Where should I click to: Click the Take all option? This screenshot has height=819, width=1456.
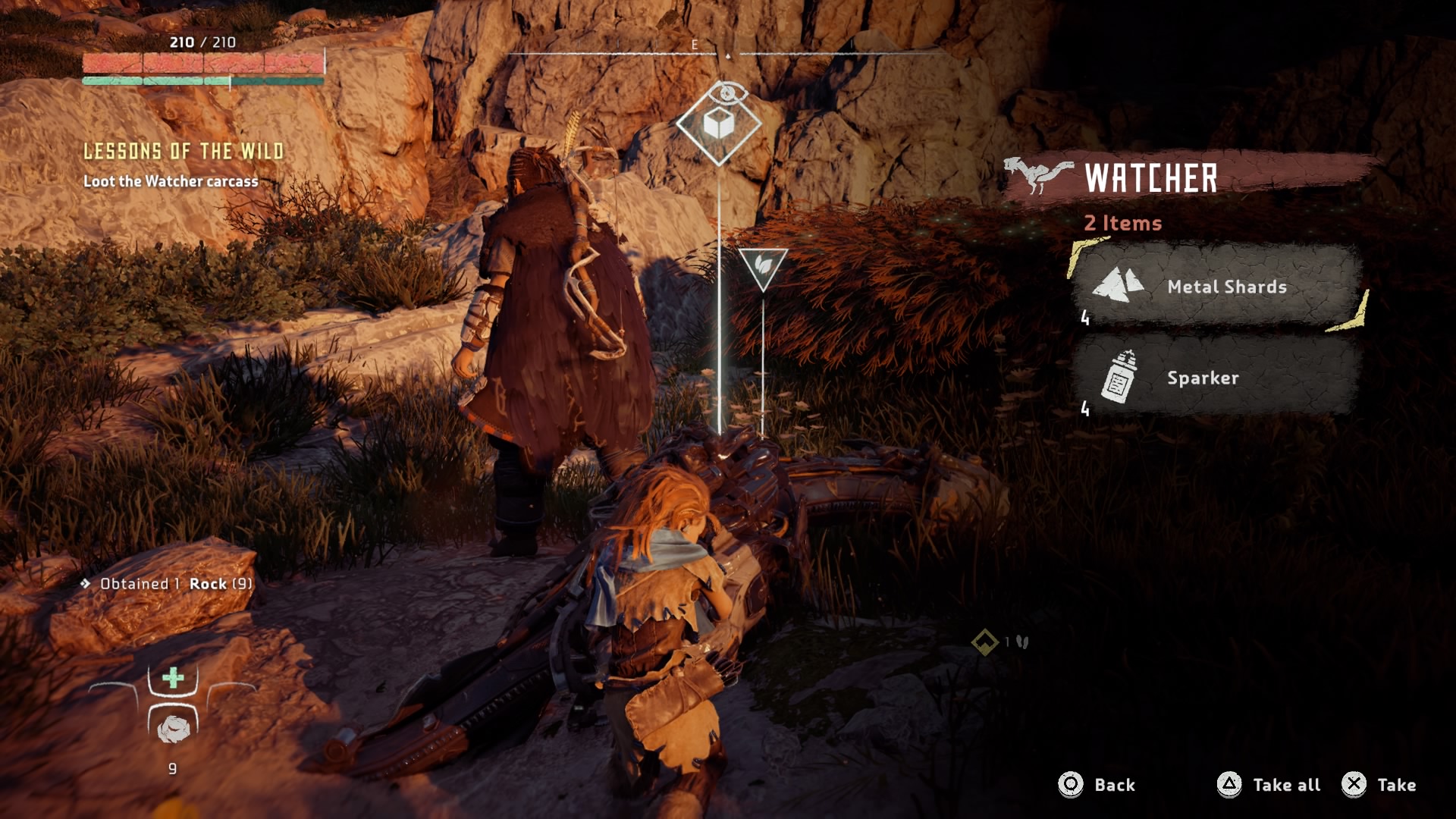pos(1269,785)
